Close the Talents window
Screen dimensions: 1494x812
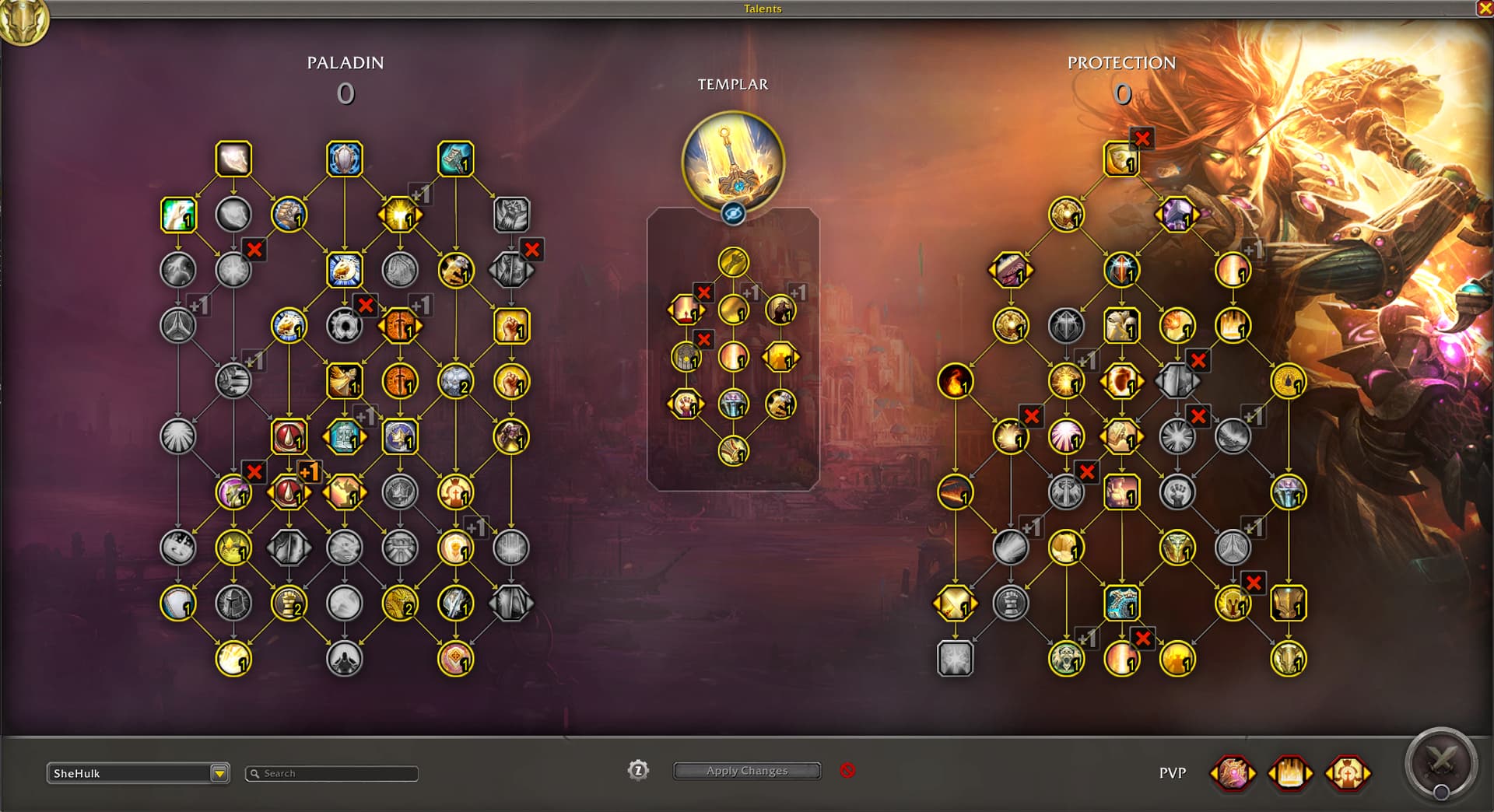(x=1485, y=9)
